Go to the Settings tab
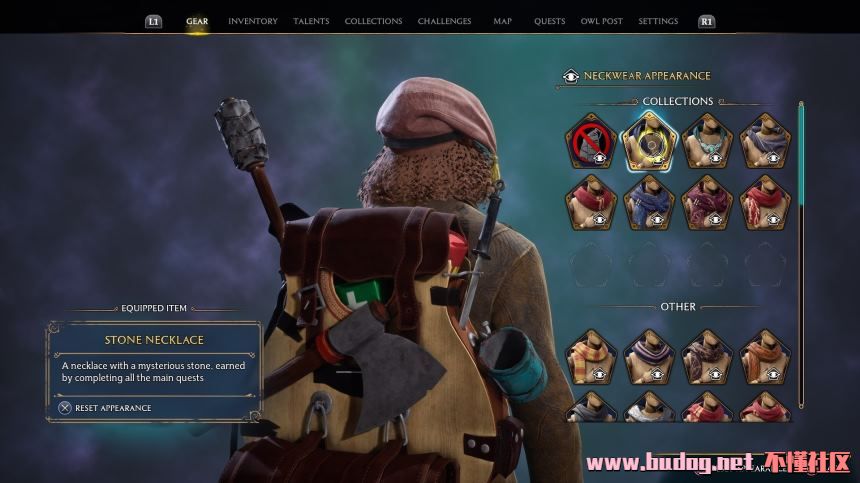The height and width of the screenshot is (483, 860). coord(658,21)
